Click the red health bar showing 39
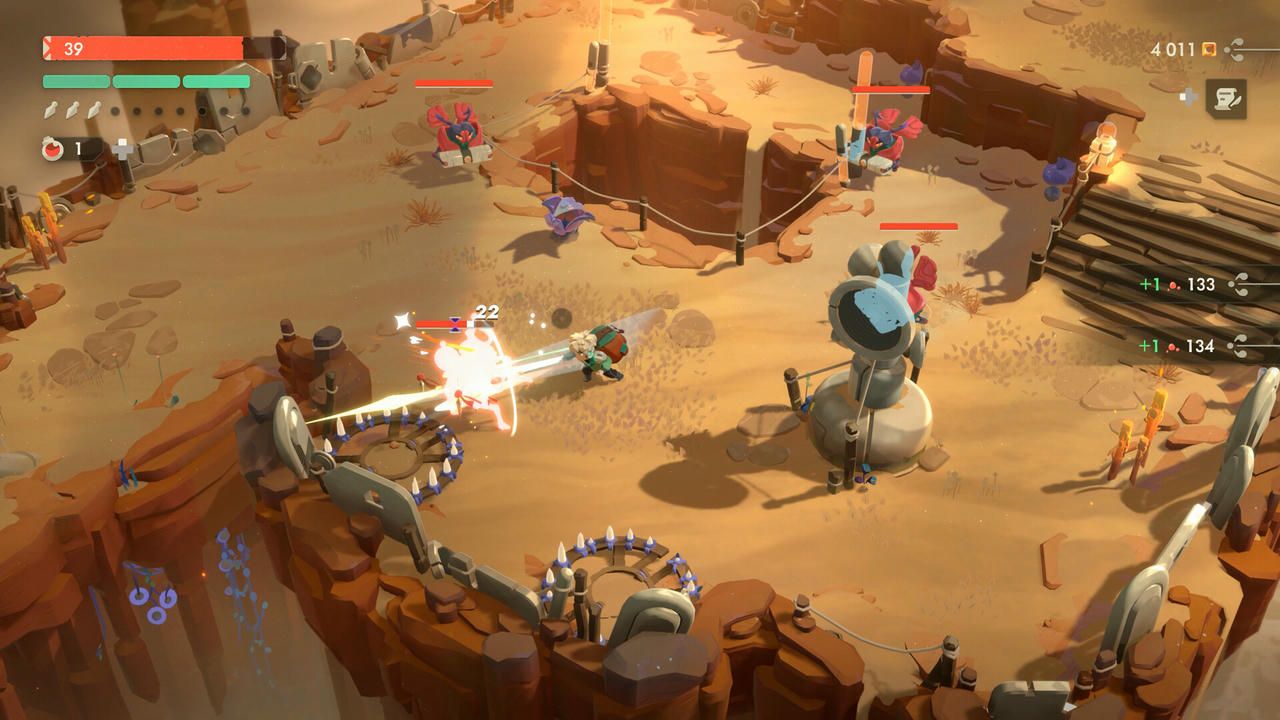Image resolution: width=1280 pixels, height=720 pixels. pyautogui.click(x=140, y=47)
